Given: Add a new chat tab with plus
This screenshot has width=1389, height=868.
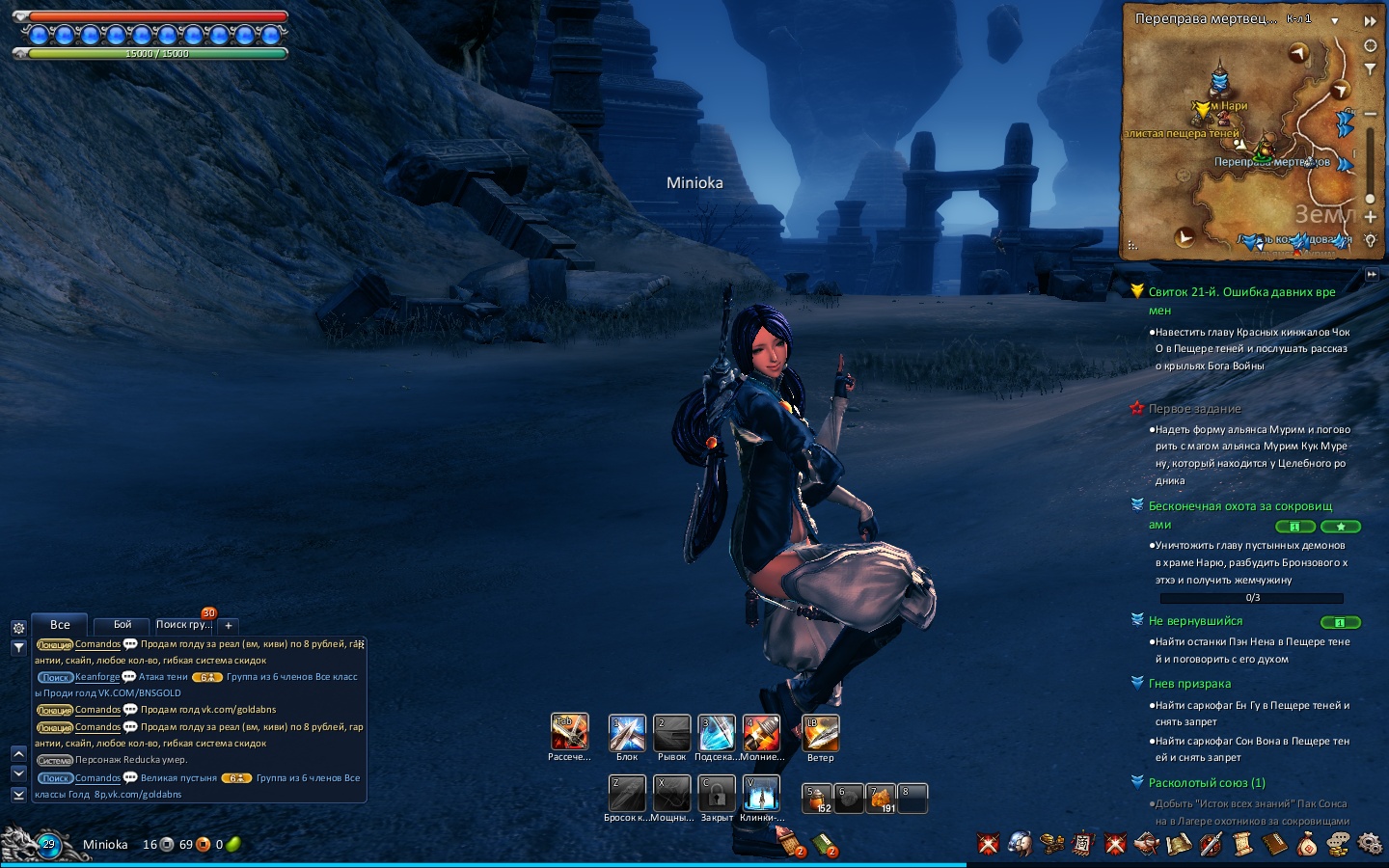Looking at the screenshot, I should [x=229, y=626].
